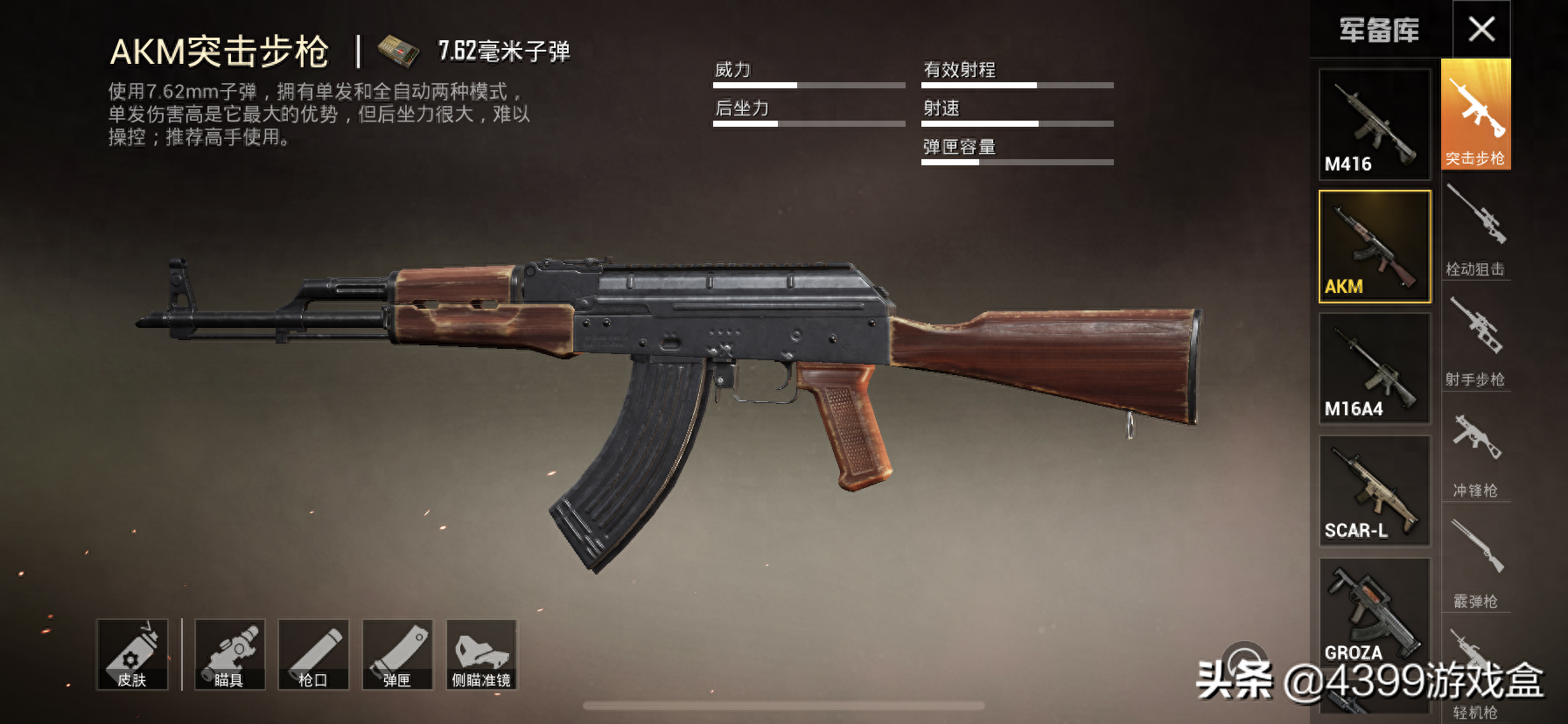Choose the 枪口 muzzle attachment slot
This screenshot has width=1568, height=724.
[313, 655]
